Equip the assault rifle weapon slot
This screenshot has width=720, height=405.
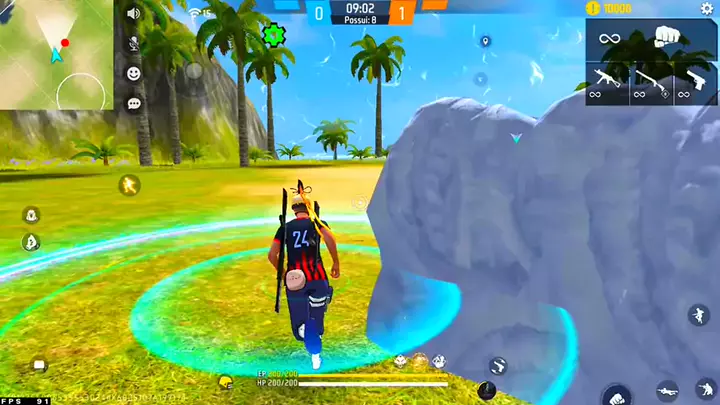607,80
